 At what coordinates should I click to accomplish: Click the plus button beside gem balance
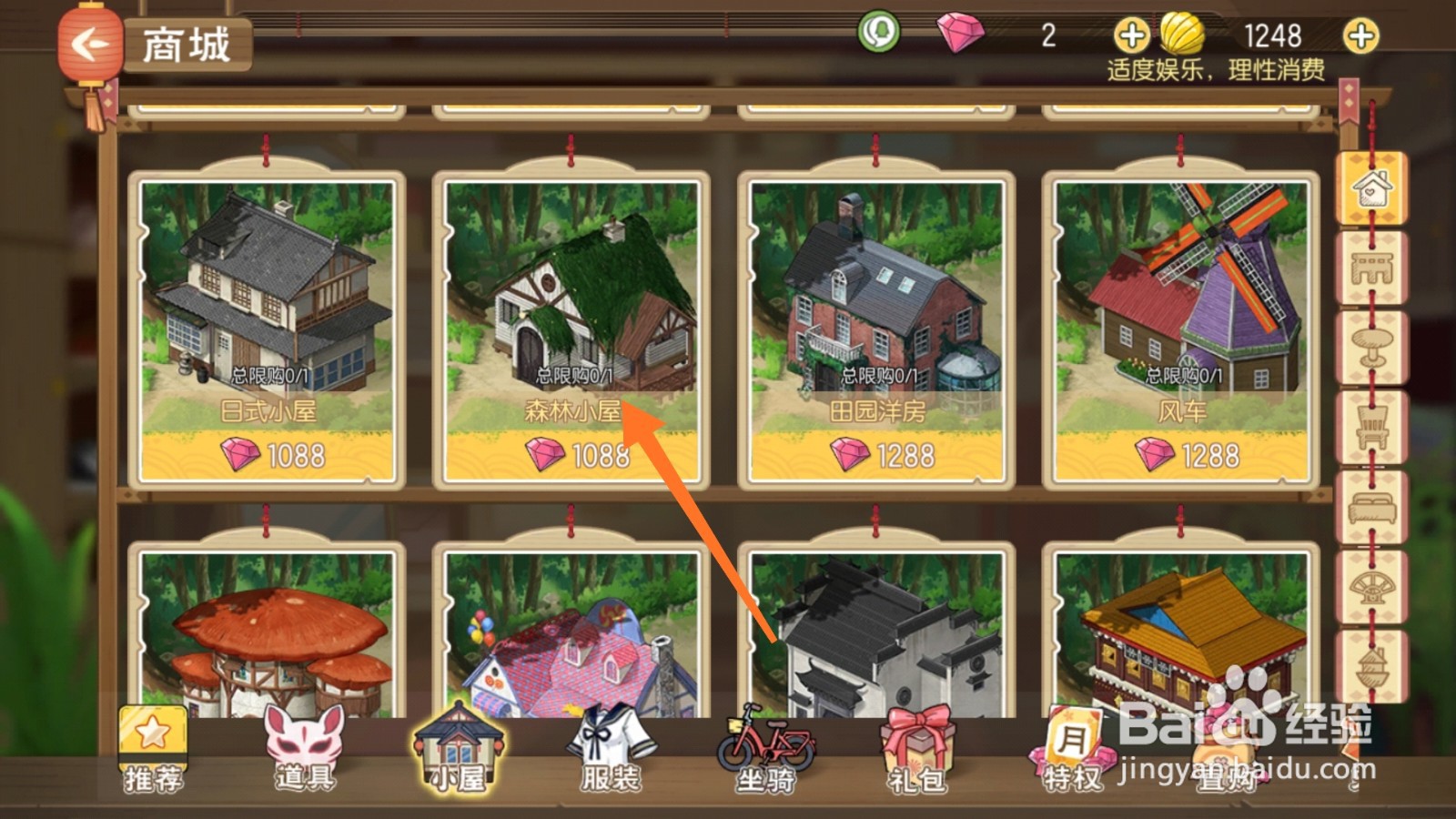(x=1131, y=36)
